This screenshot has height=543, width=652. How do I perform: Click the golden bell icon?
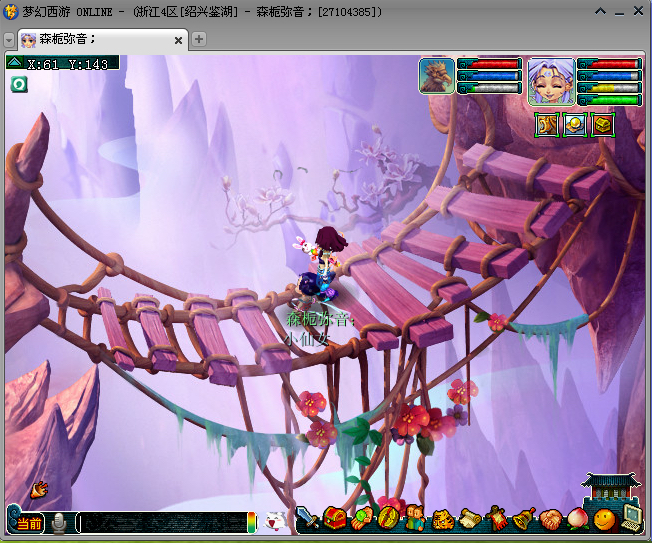click(x=524, y=520)
